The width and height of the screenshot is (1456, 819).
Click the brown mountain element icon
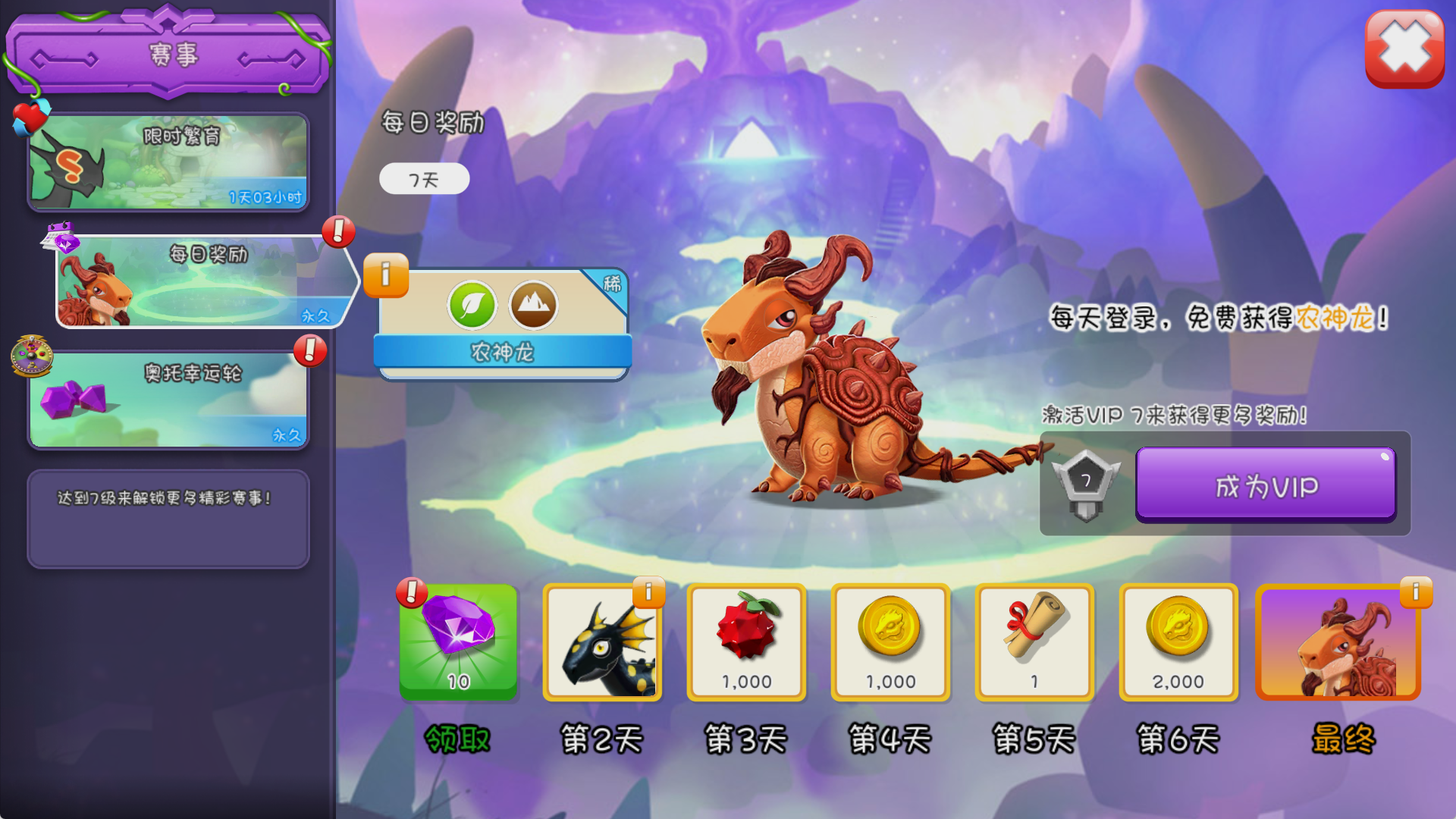[533, 306]
